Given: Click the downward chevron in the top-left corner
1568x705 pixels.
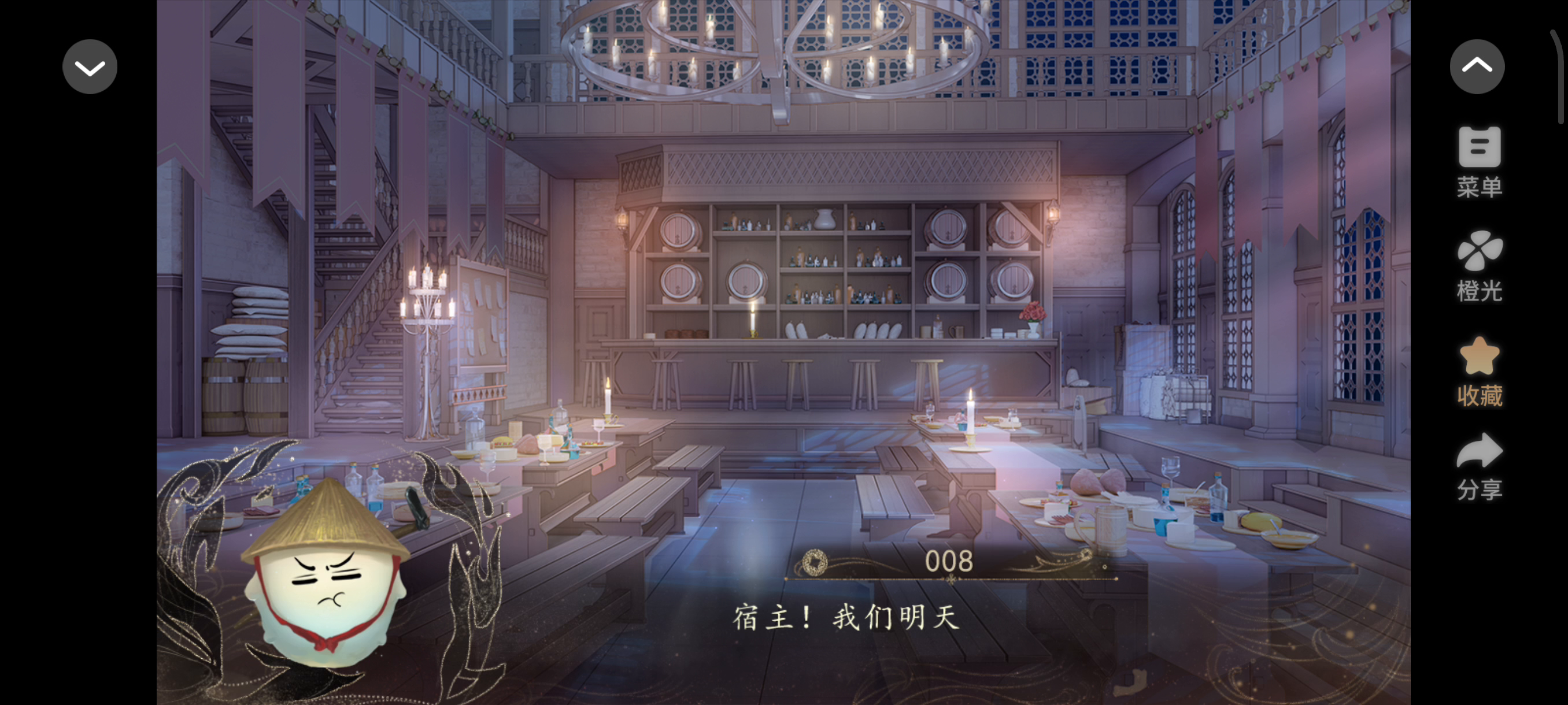Looking at the screenshot, I should 90,66.
